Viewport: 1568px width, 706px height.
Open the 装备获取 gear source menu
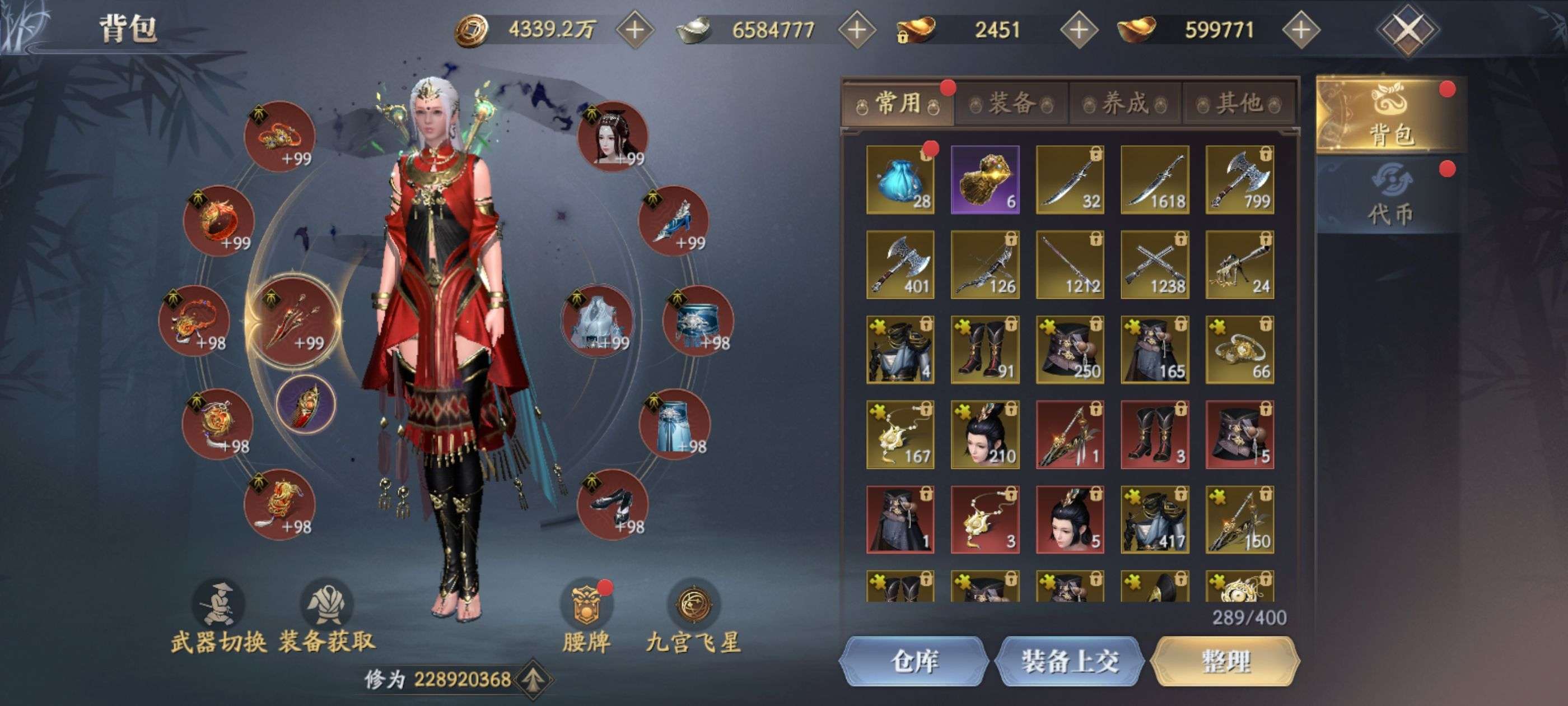tap(327, 616)
